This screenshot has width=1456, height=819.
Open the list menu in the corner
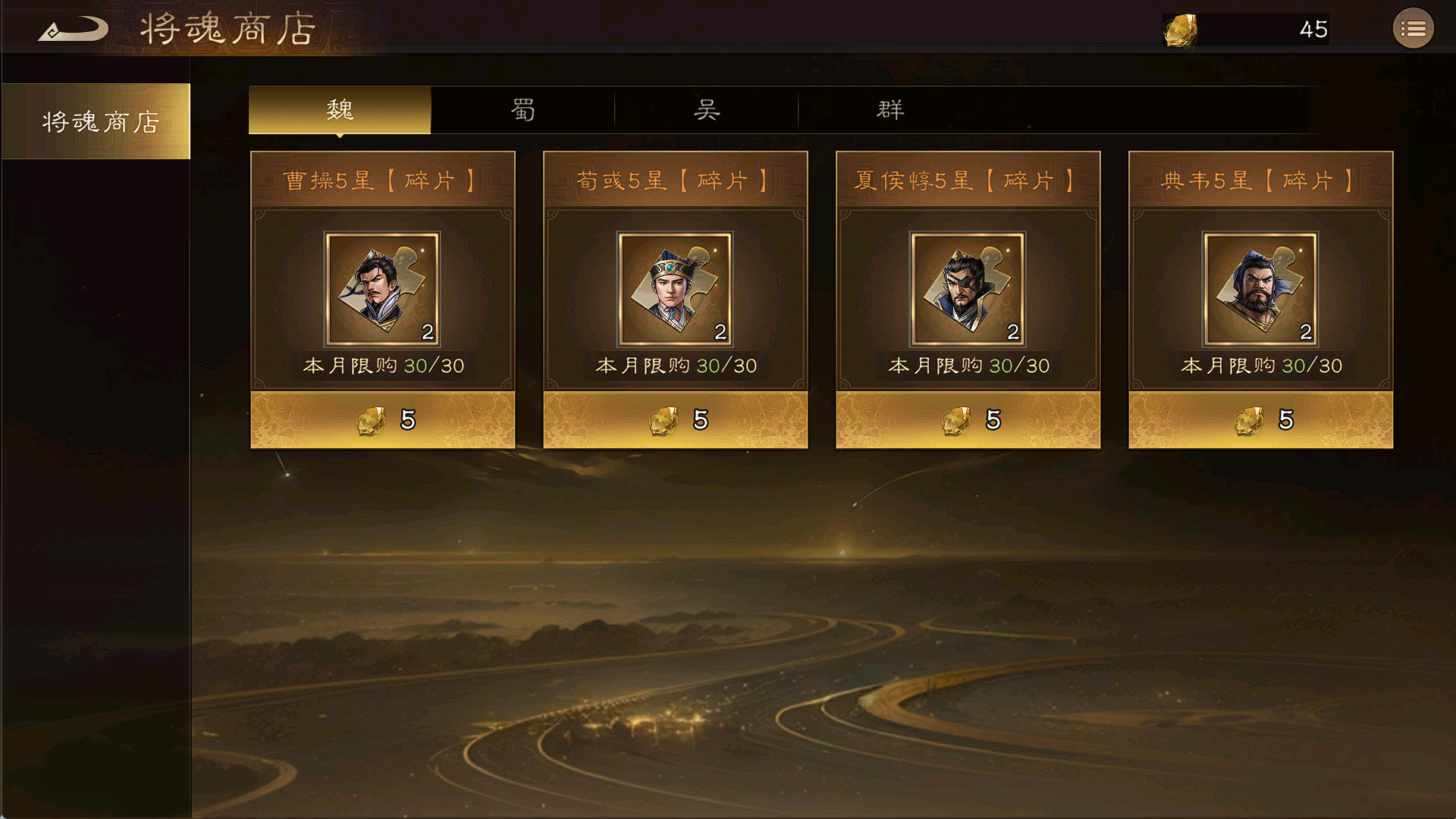tap(1413, 29)
